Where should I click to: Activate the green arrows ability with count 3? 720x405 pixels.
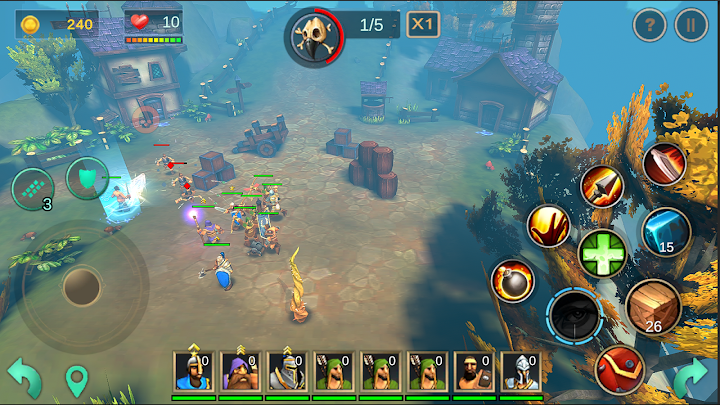32,188
